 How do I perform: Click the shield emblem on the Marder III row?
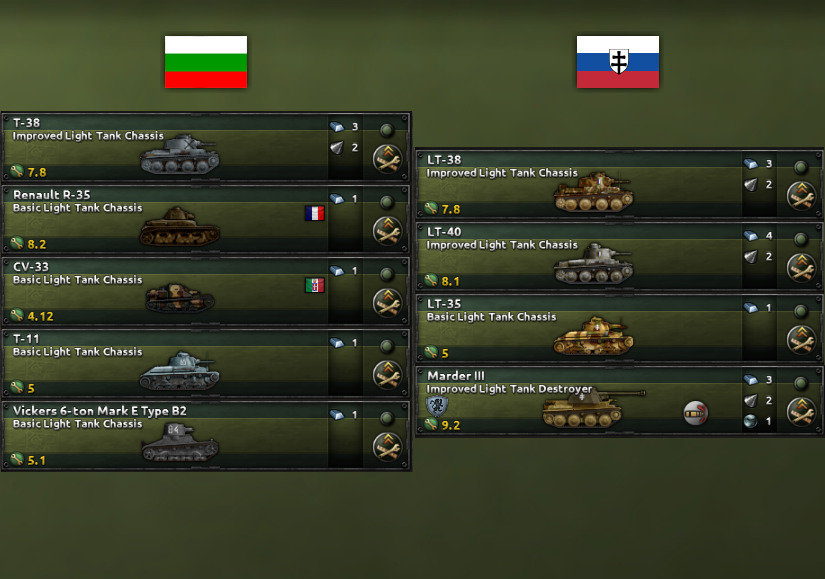click(436, 406)
